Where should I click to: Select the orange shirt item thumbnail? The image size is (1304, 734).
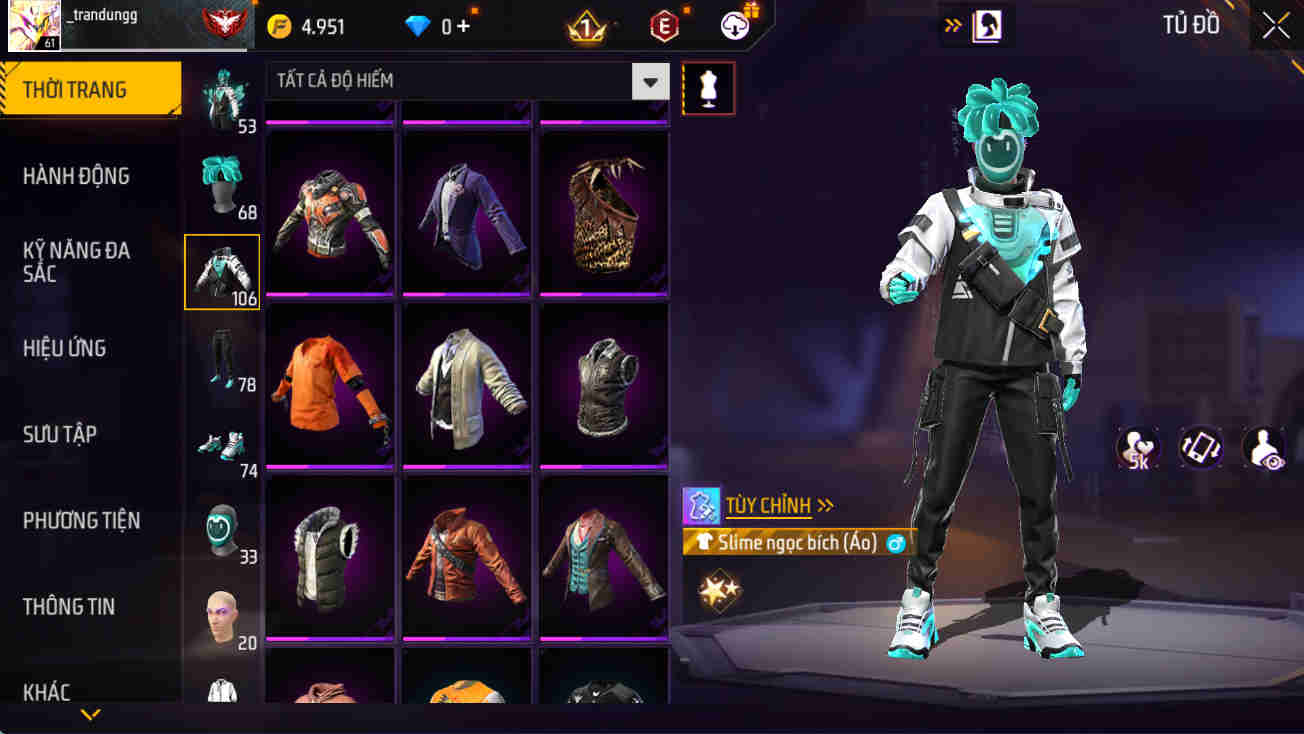click(x=329, y=383)
